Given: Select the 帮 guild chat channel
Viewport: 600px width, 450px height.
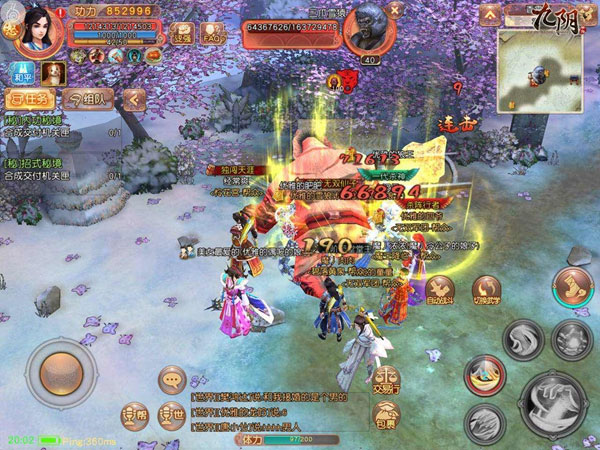Looking at the screenshot, I should click(x=134, y=414).
